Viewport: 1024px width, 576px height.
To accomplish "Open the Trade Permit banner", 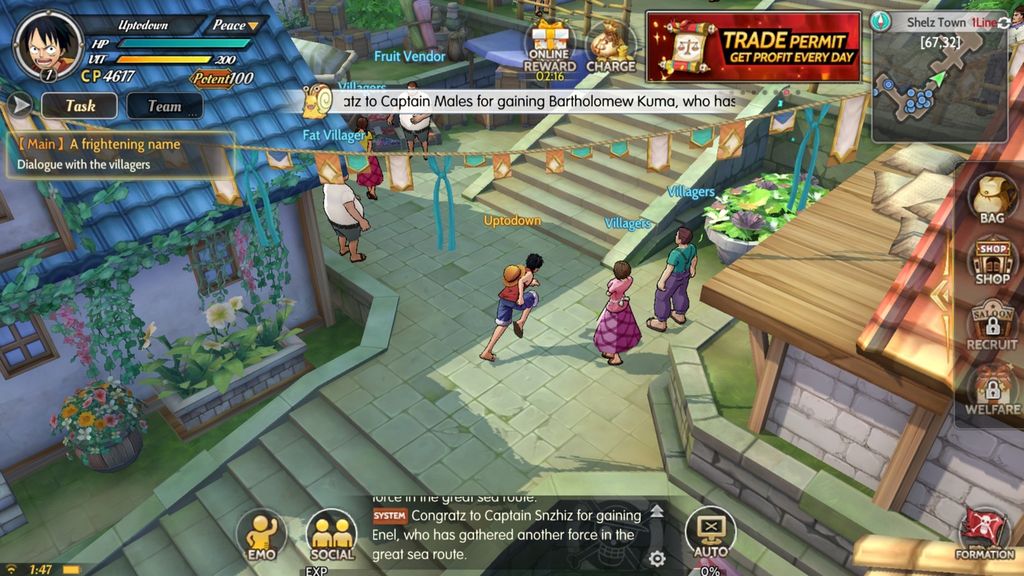I will (x=753, y=46).
